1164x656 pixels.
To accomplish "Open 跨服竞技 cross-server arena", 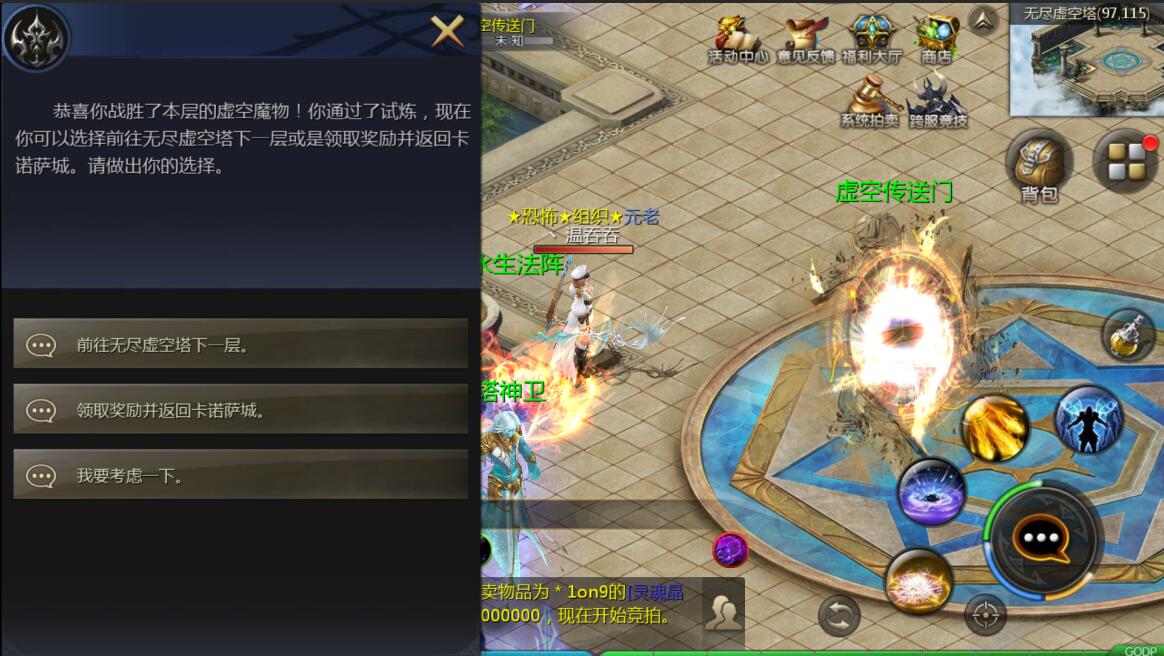I will [937, 103].
